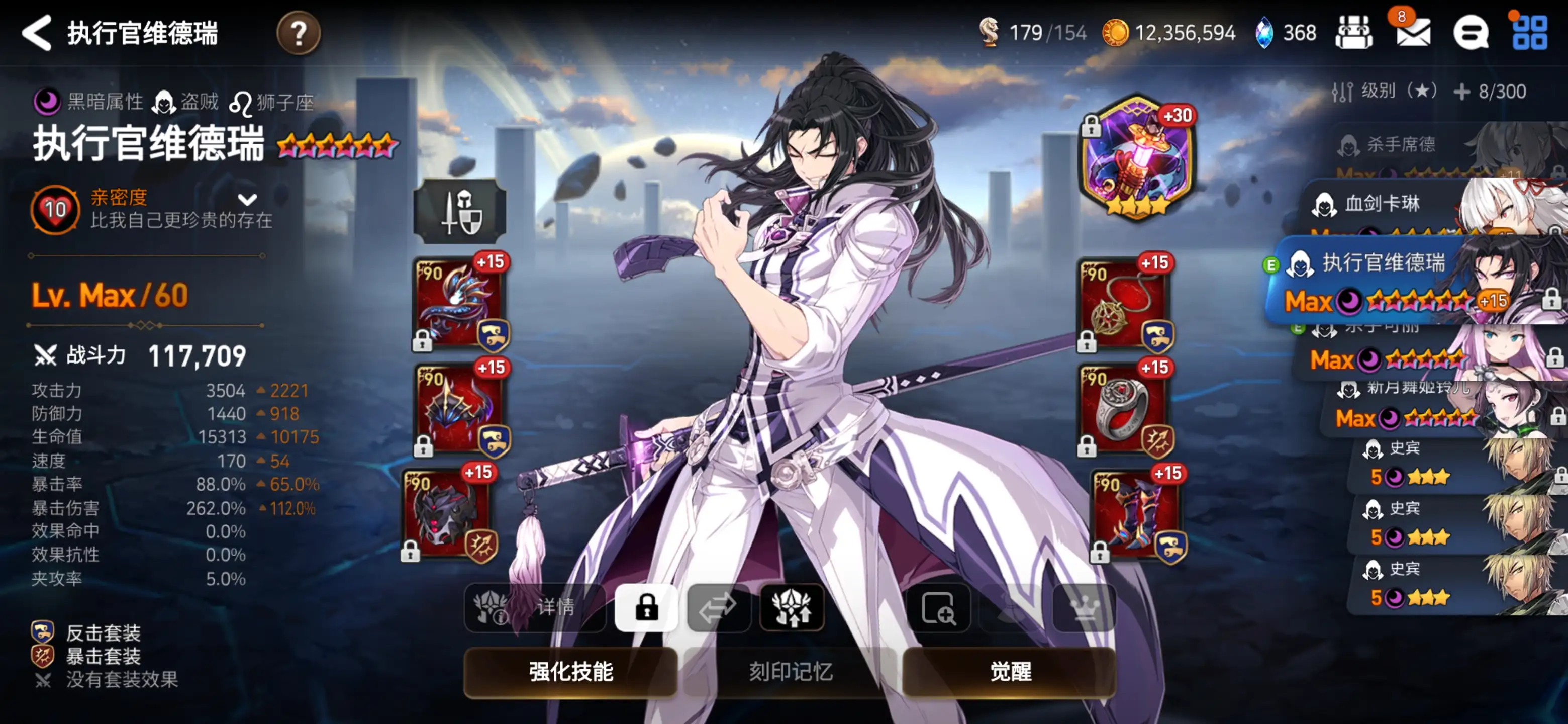The width and height of the screenshot is (1568, 724).
Task: Select 血剑卡琳 in the hero list
Action: [1400, 205]
